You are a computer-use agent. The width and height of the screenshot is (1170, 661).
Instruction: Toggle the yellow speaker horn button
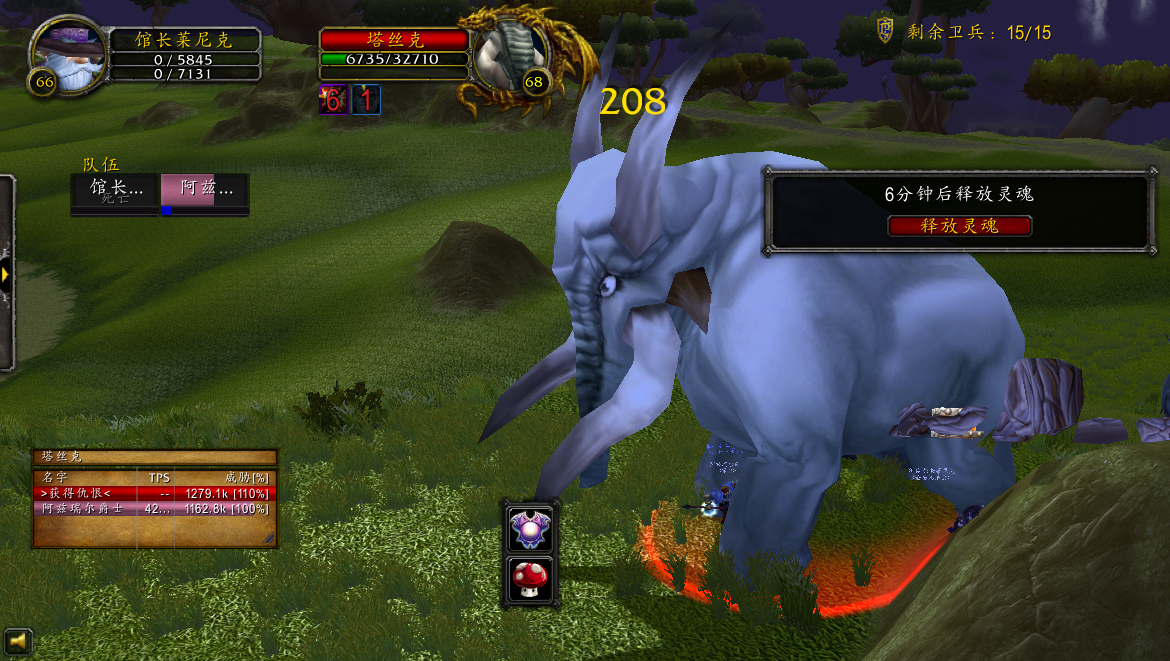point(17,641)
